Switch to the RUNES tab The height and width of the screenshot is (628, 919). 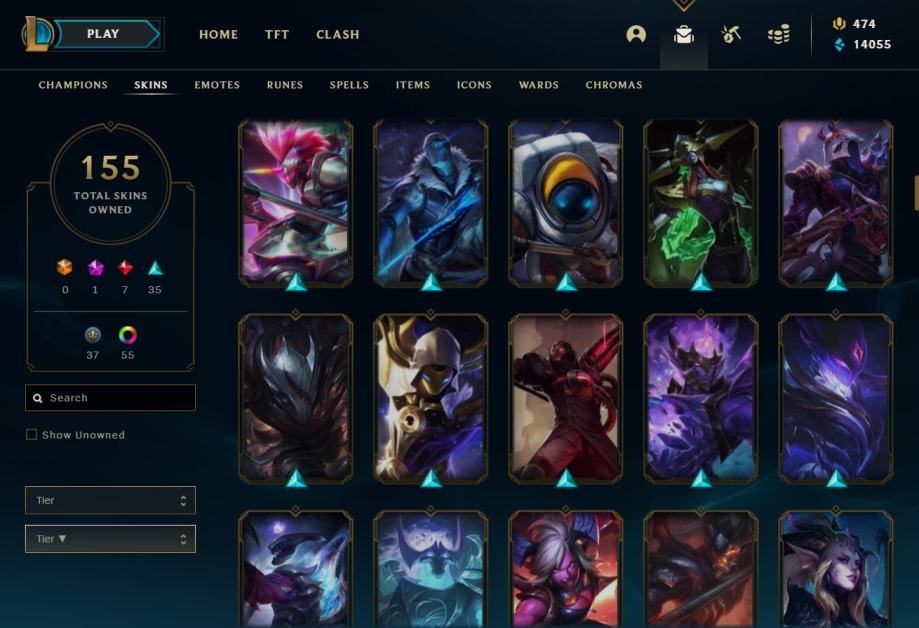coord(285,85)
